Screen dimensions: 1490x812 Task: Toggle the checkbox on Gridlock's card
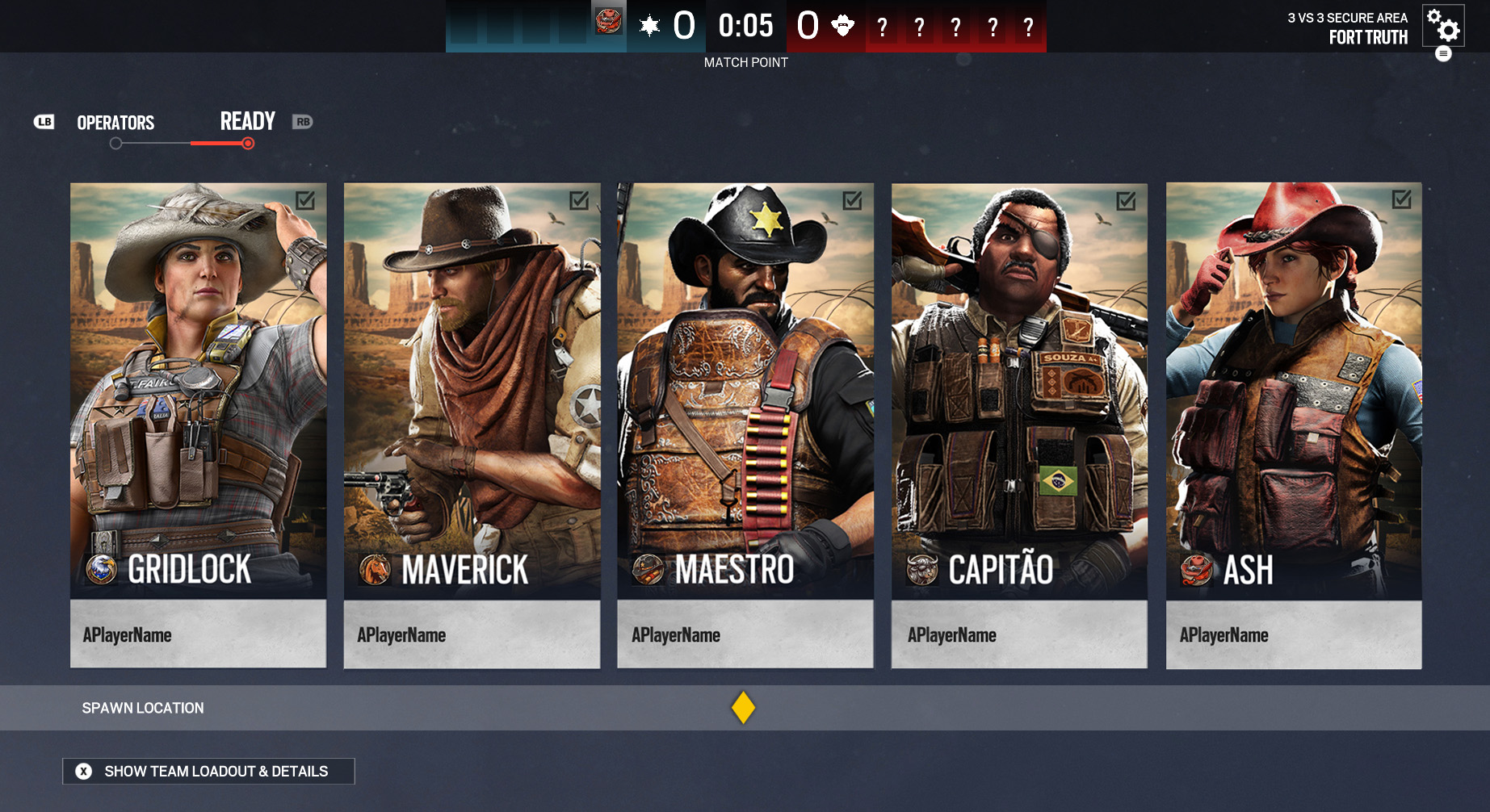305,200
